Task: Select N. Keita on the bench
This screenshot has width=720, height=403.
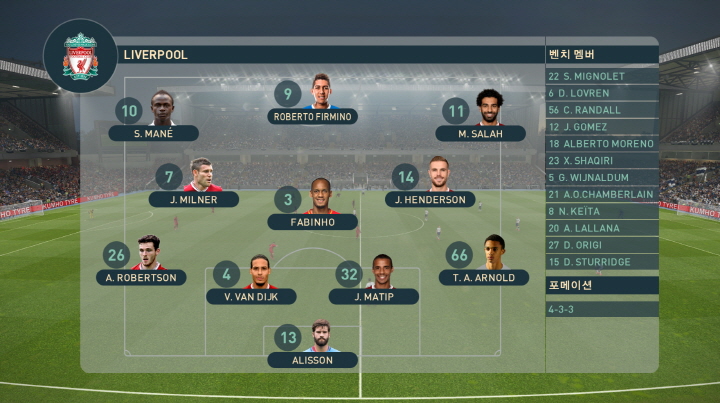Action: 601,211
